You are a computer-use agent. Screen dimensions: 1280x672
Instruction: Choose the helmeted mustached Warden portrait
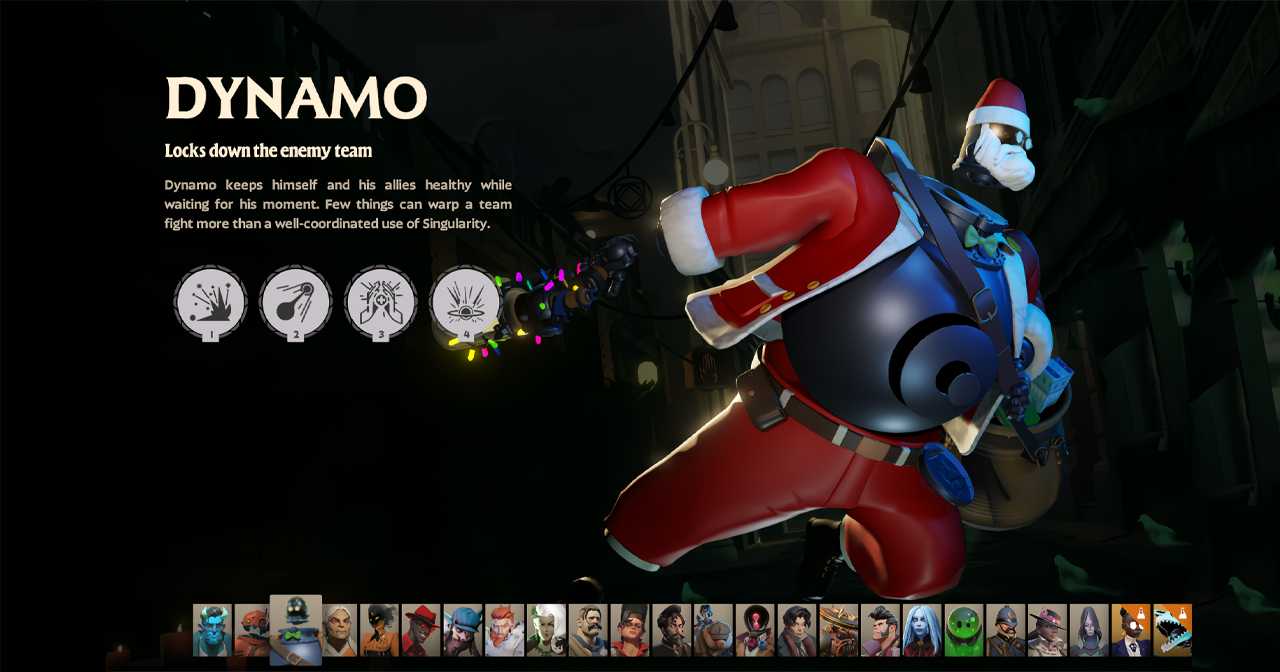click(1005, 630)
